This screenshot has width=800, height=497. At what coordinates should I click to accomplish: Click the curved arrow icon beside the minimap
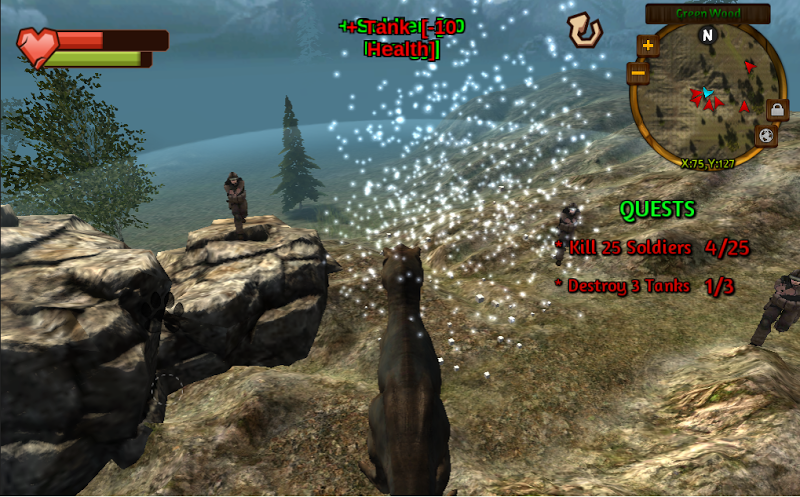pos(584,29)
